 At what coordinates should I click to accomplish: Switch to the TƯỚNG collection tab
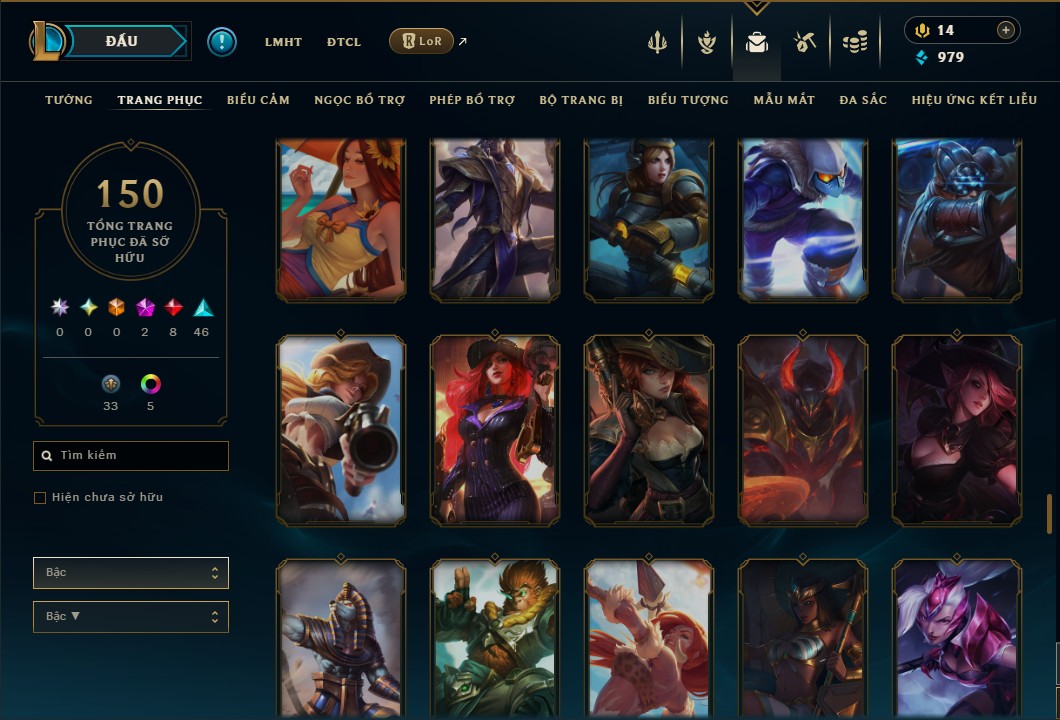69,100
